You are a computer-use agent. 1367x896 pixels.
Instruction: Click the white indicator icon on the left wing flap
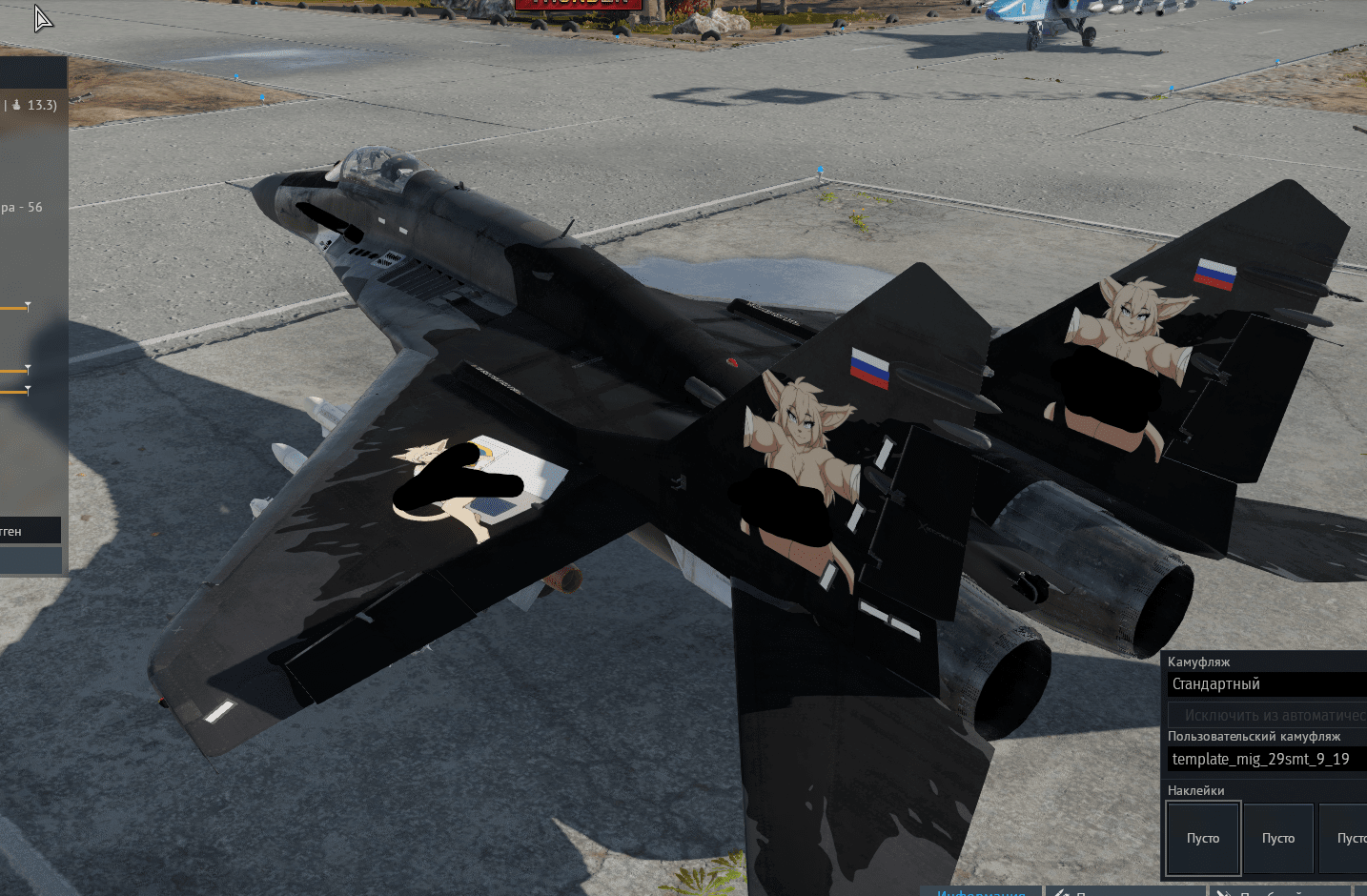click(219, 710)
